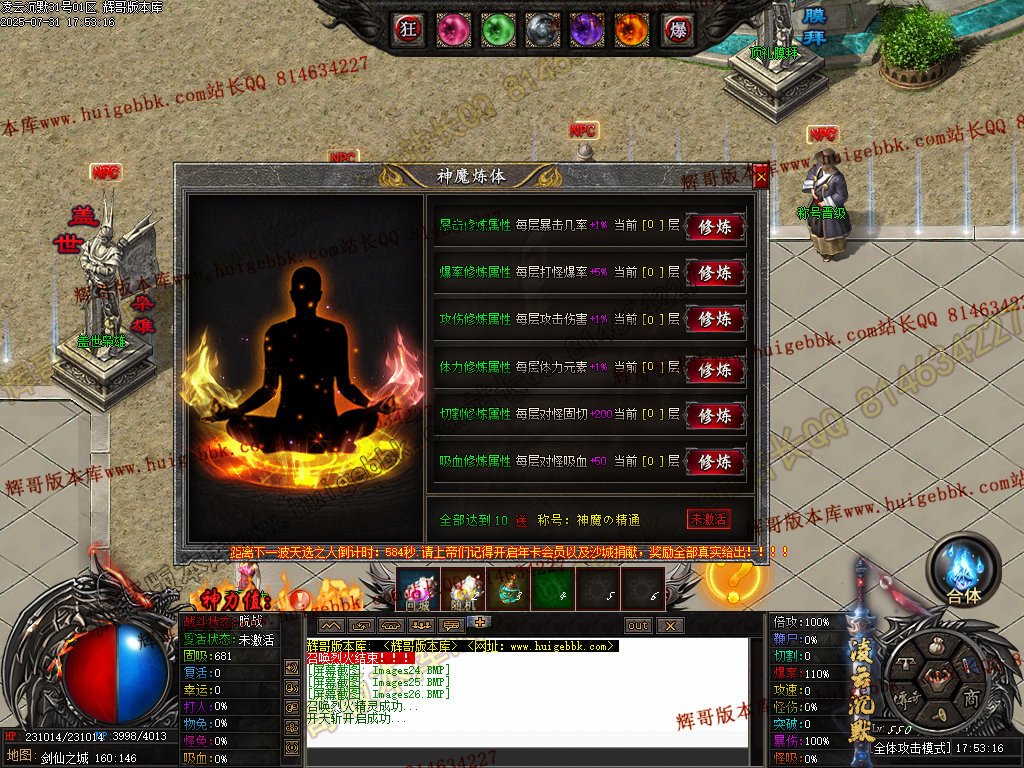Viewport: 1024px width, 768px height.
Task: Click 修炼 for 暴击修炼属性 row
Action: pos(715,227)
